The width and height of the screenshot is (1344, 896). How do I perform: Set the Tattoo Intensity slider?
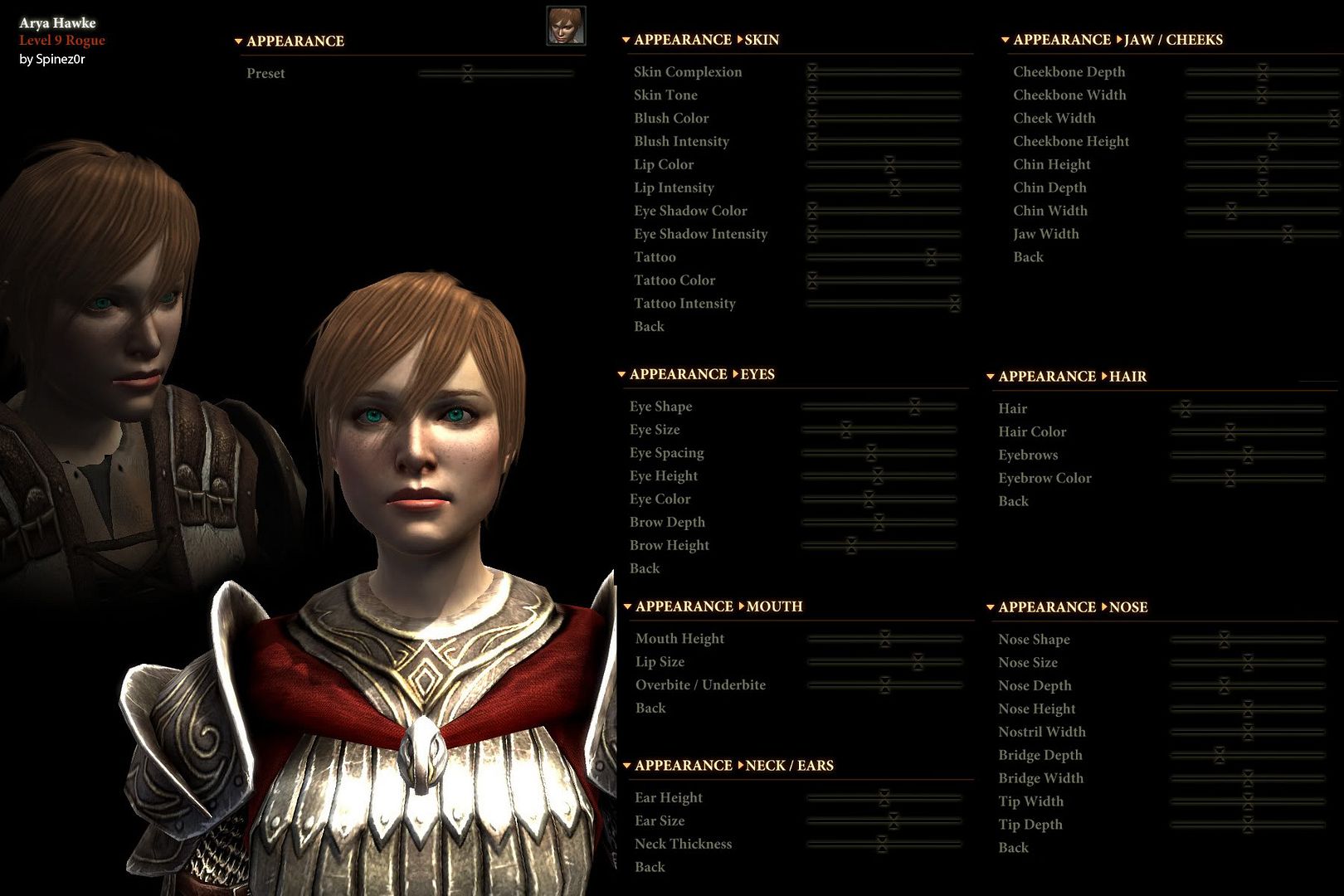(955, 304)
